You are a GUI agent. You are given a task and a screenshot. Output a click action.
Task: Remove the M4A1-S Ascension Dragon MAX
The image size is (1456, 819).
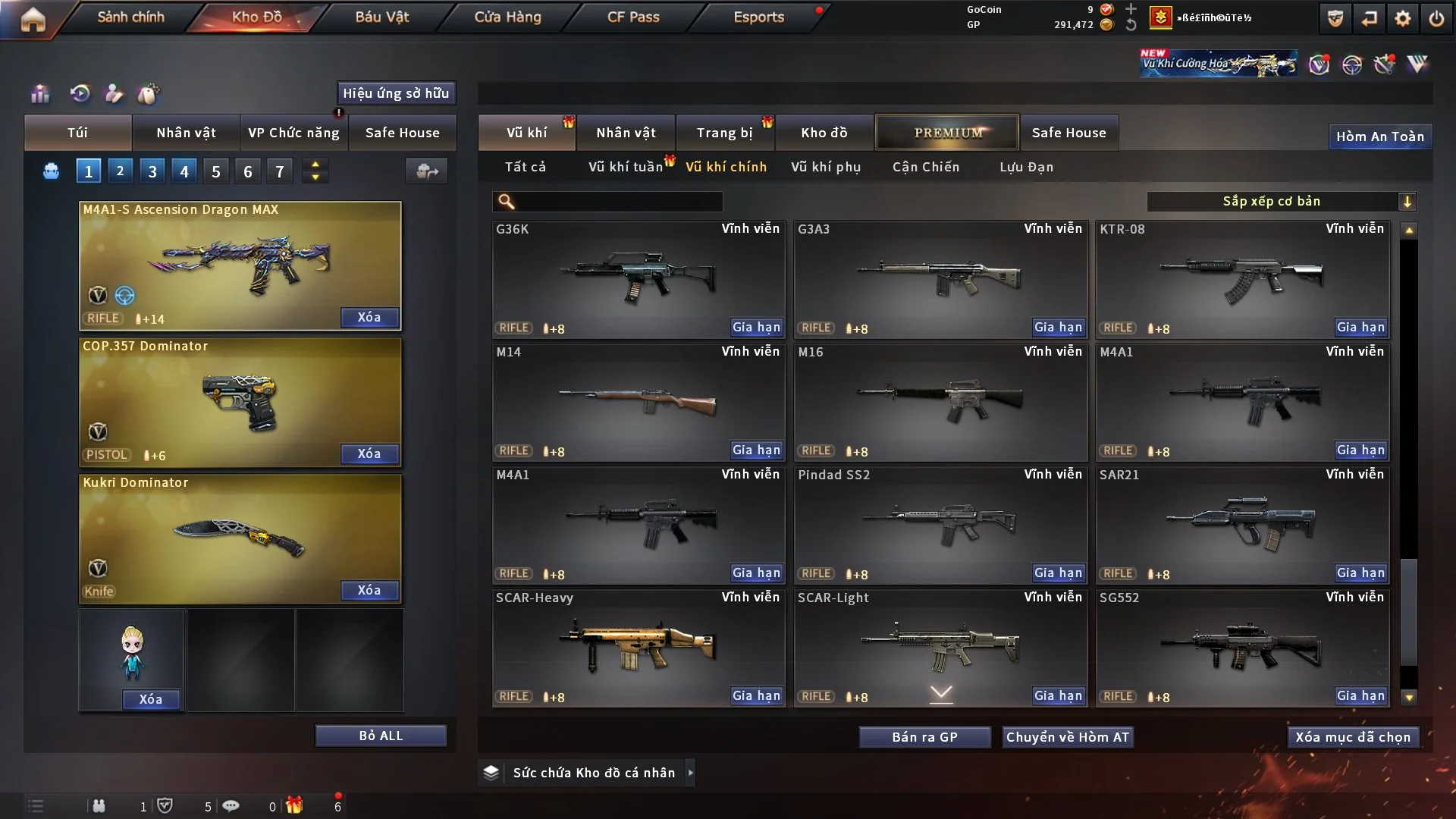point(369,317)
